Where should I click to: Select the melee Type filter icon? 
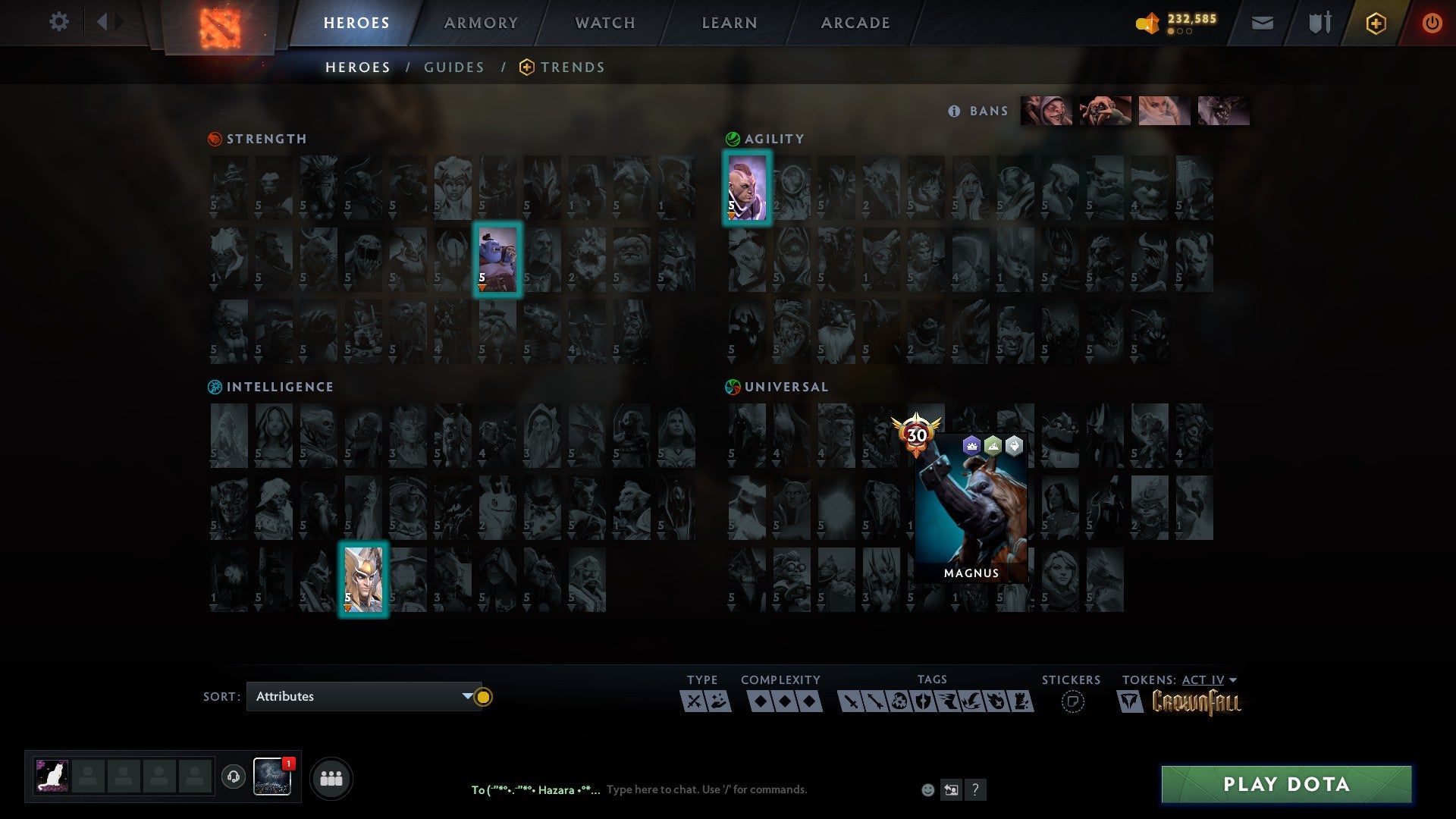[694, 700]
